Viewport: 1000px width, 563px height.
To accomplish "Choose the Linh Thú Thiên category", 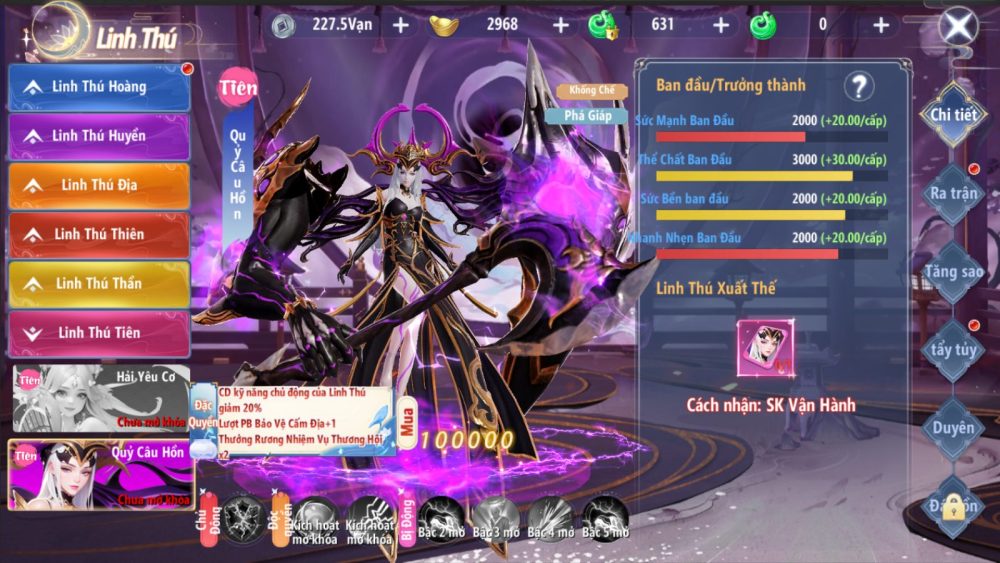I will point(99,234).
